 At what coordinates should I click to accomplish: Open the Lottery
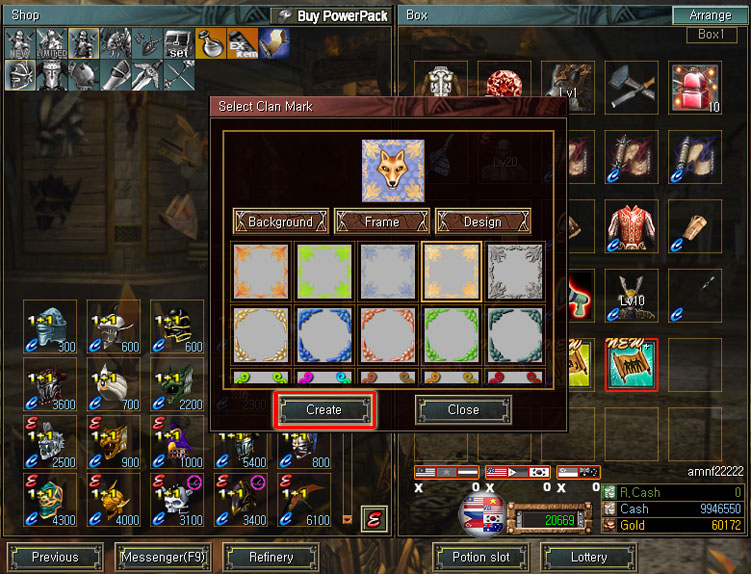point(589,557)
